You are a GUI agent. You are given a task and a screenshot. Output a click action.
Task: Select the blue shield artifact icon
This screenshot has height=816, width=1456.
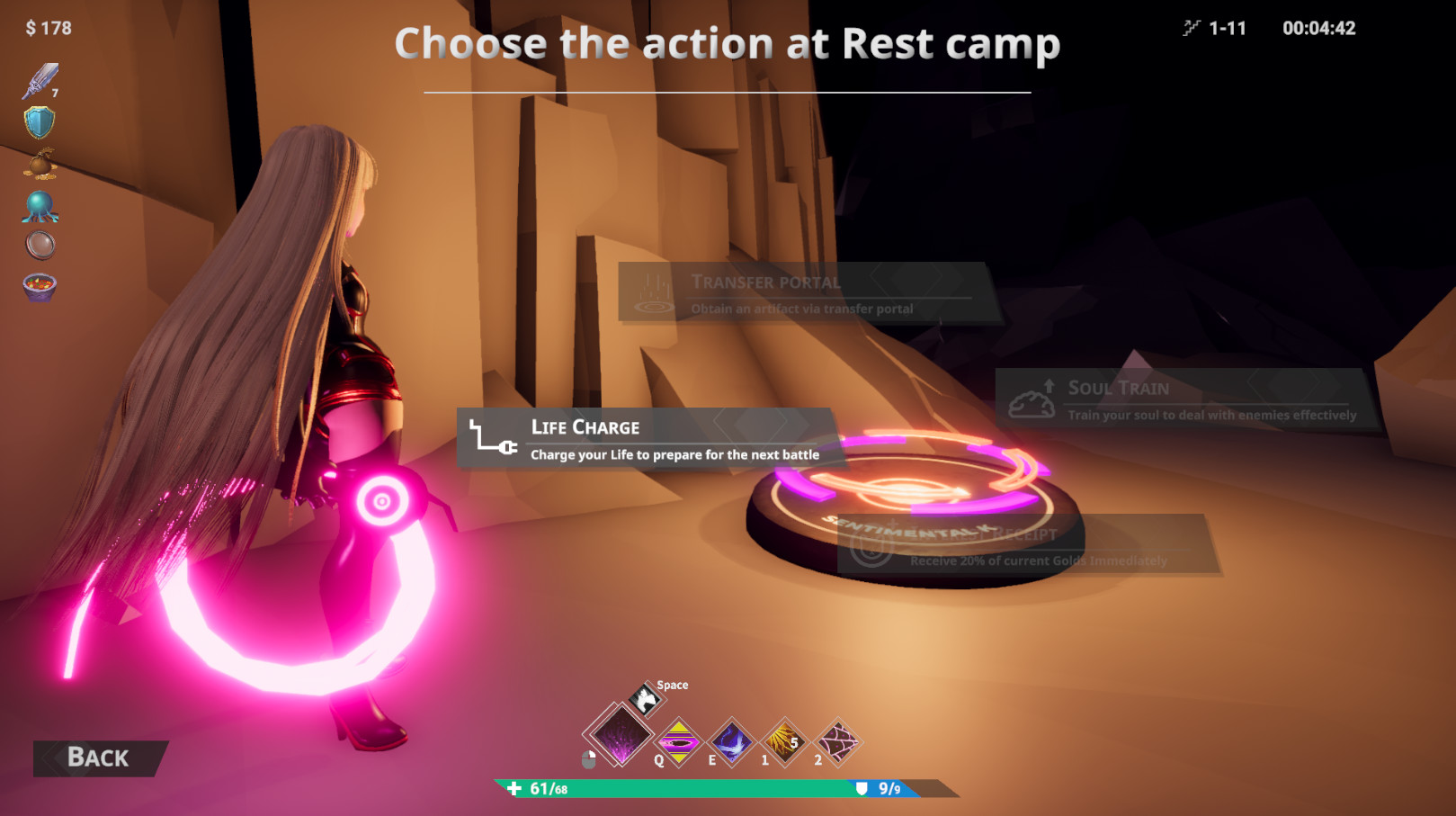tap(40, 122)
